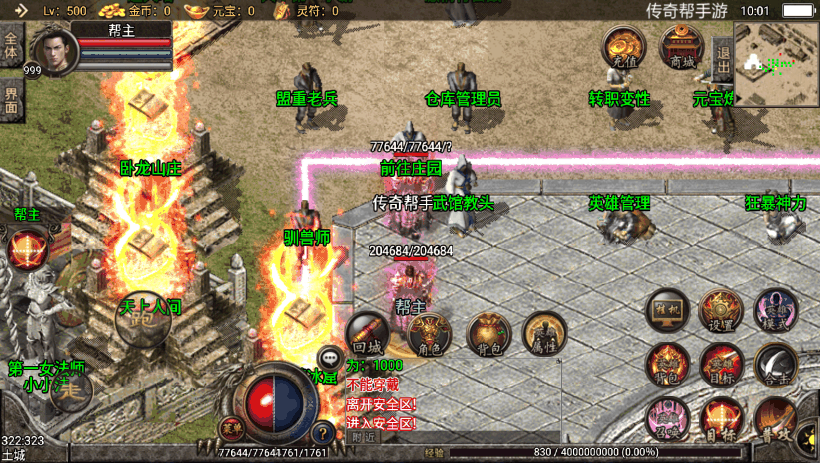This screenshot has height=463, width=820.
Task: Open 设置 settings
Action: pyautogui.click(x=720, y=310)
